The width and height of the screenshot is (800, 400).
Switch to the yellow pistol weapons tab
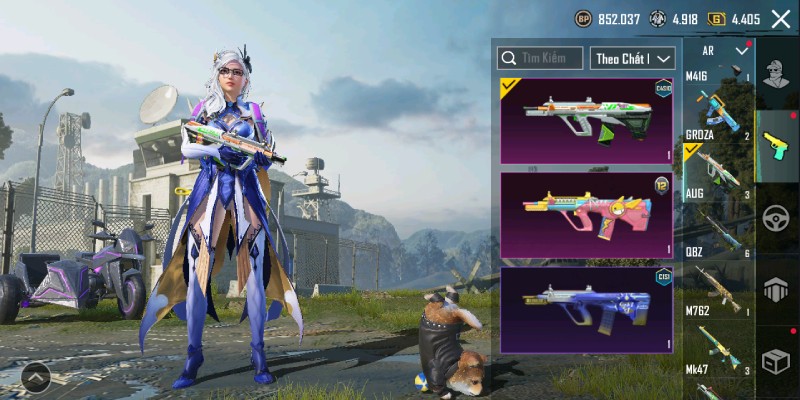777,145
